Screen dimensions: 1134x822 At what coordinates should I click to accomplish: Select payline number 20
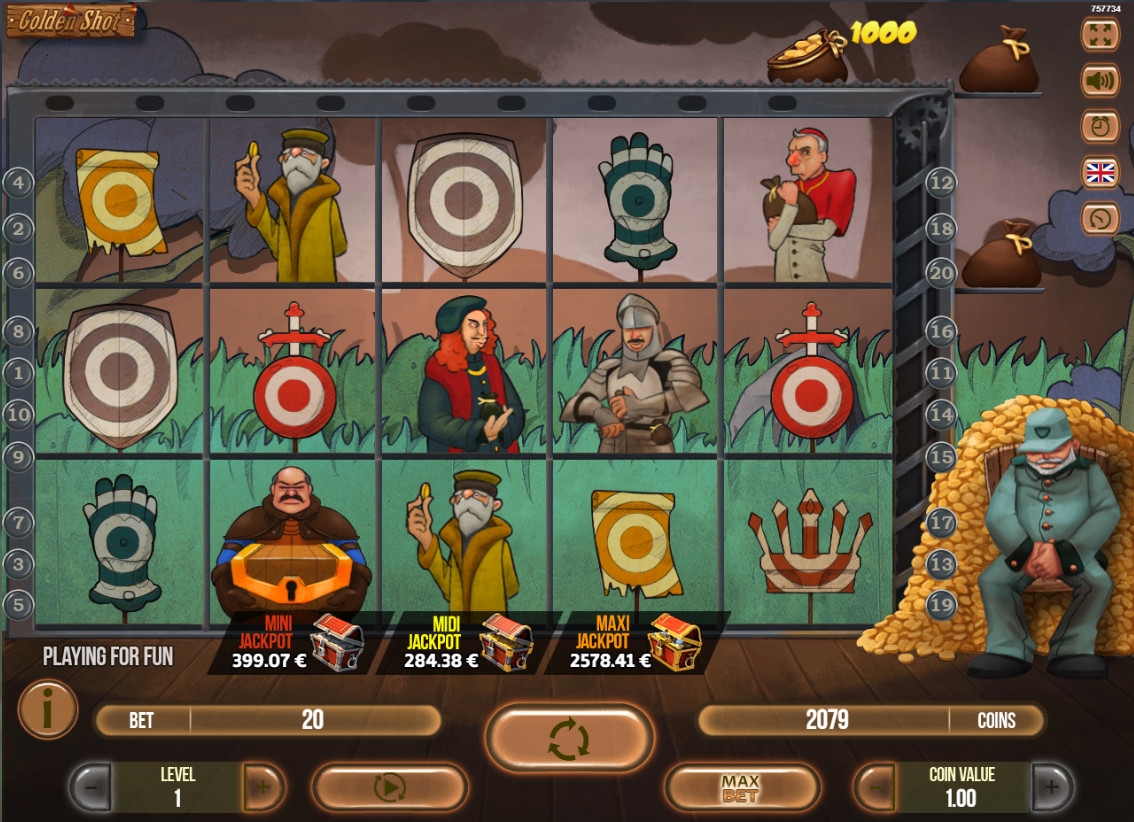point(942,271)
